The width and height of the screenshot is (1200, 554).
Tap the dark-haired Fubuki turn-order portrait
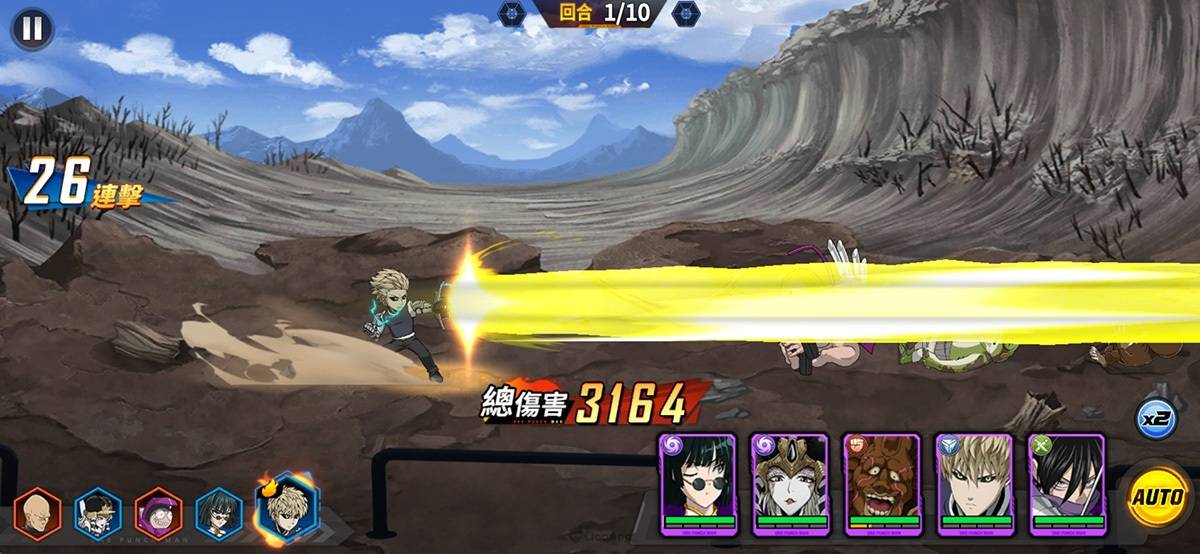[x=218, y=513]
